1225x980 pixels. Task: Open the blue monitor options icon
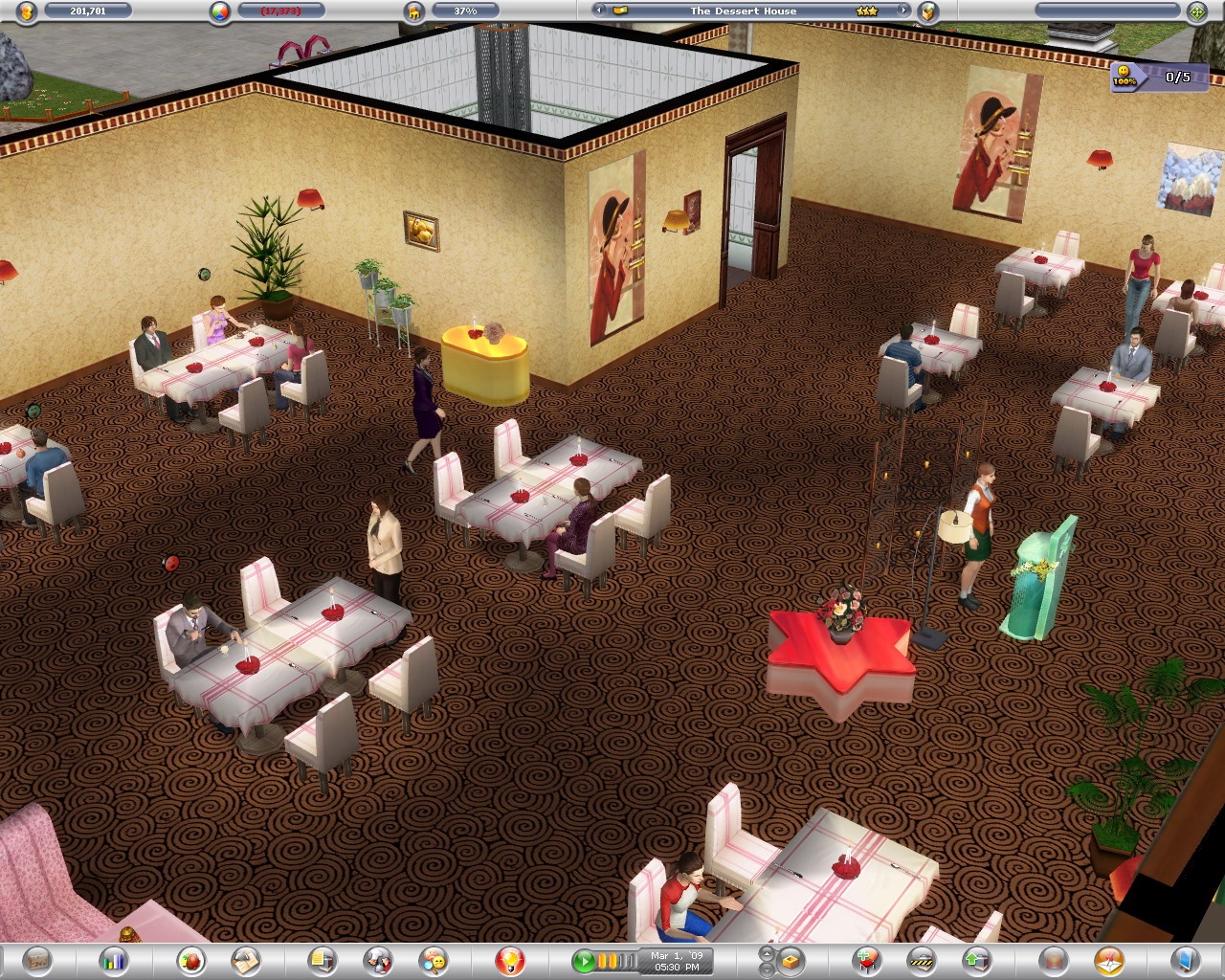tap(1186, 959)
